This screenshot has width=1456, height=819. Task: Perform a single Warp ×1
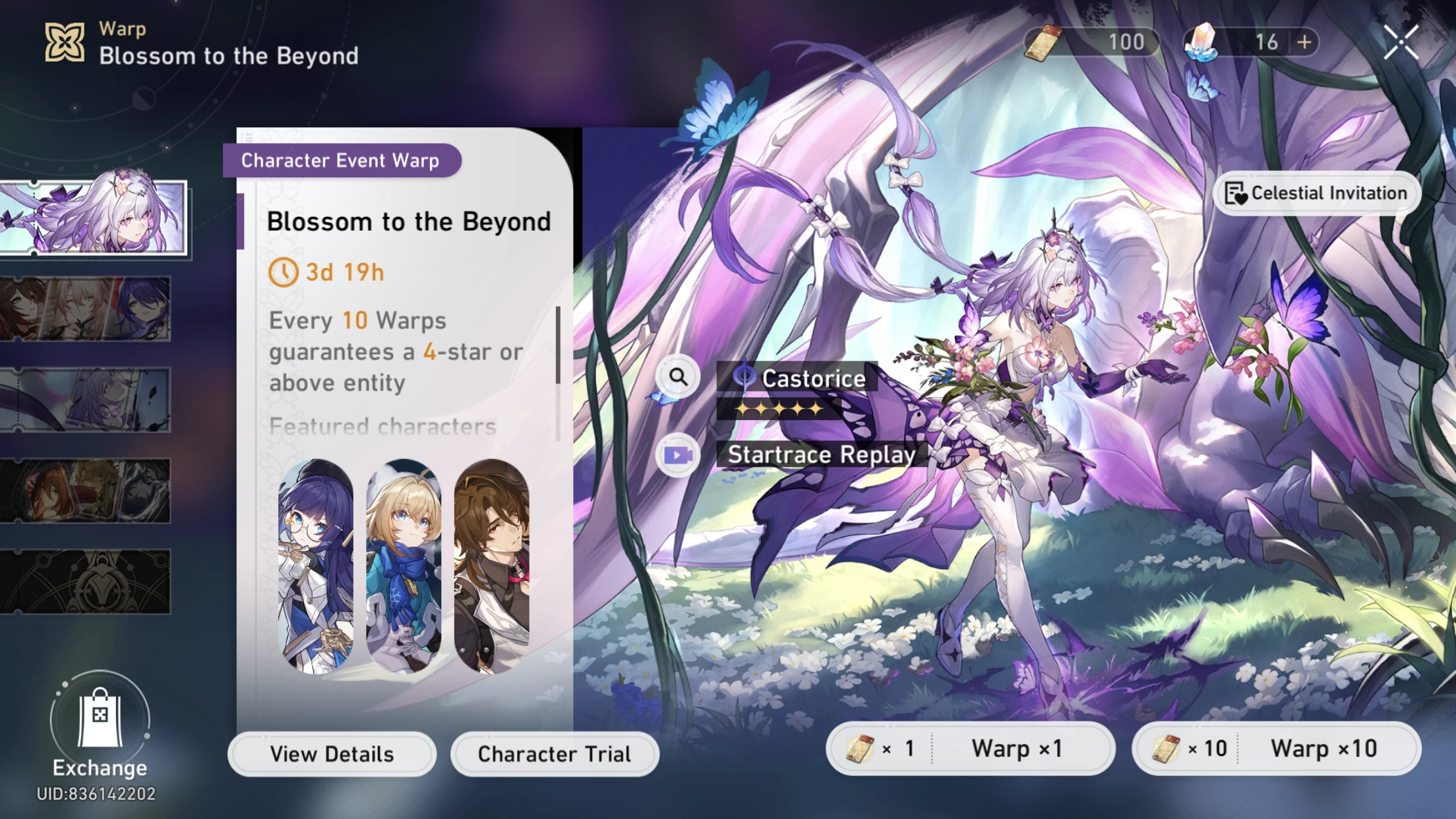click(970, 748)
